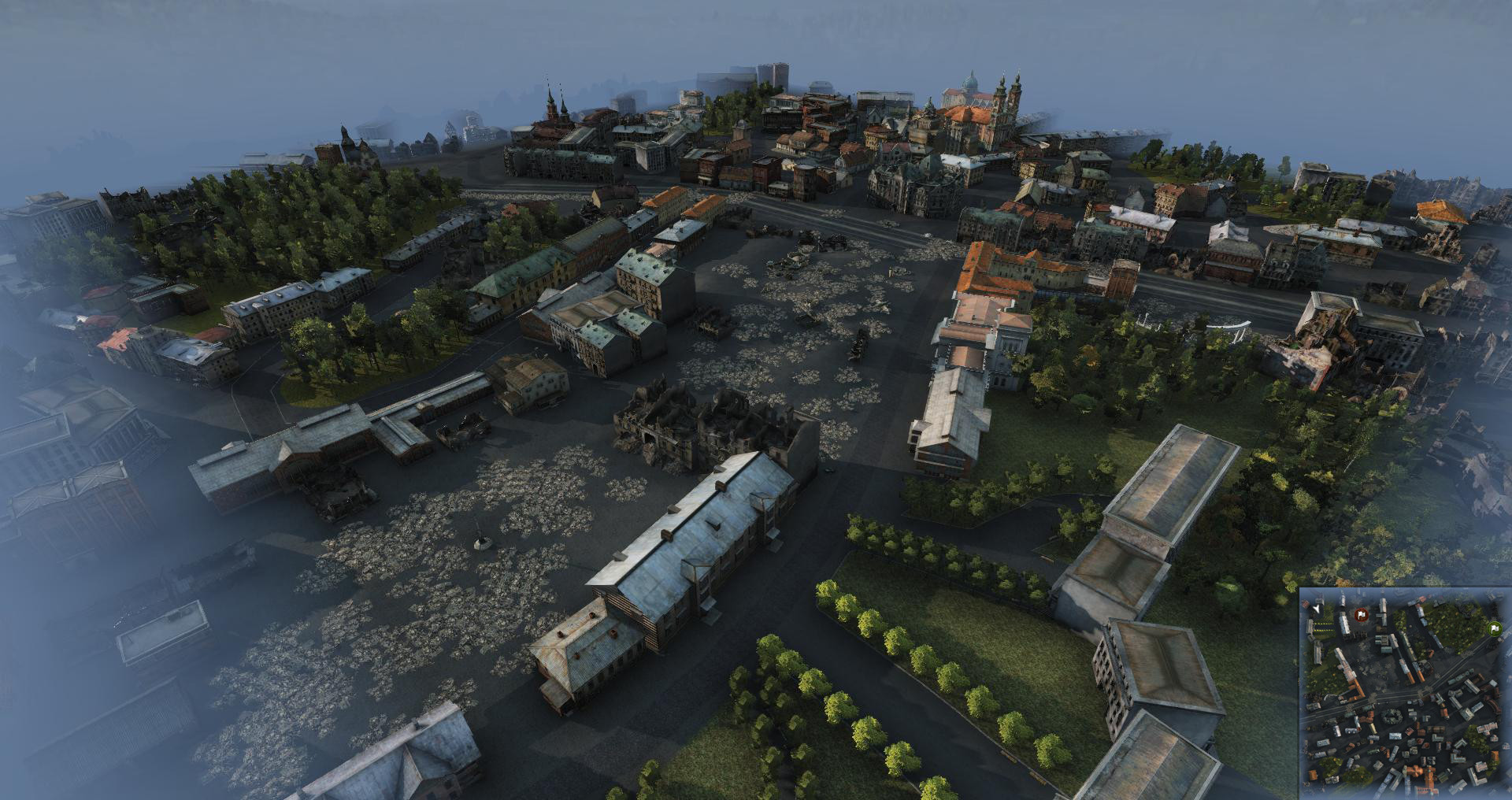Click the white camera arrow on the minimap

click(1317, 609)
